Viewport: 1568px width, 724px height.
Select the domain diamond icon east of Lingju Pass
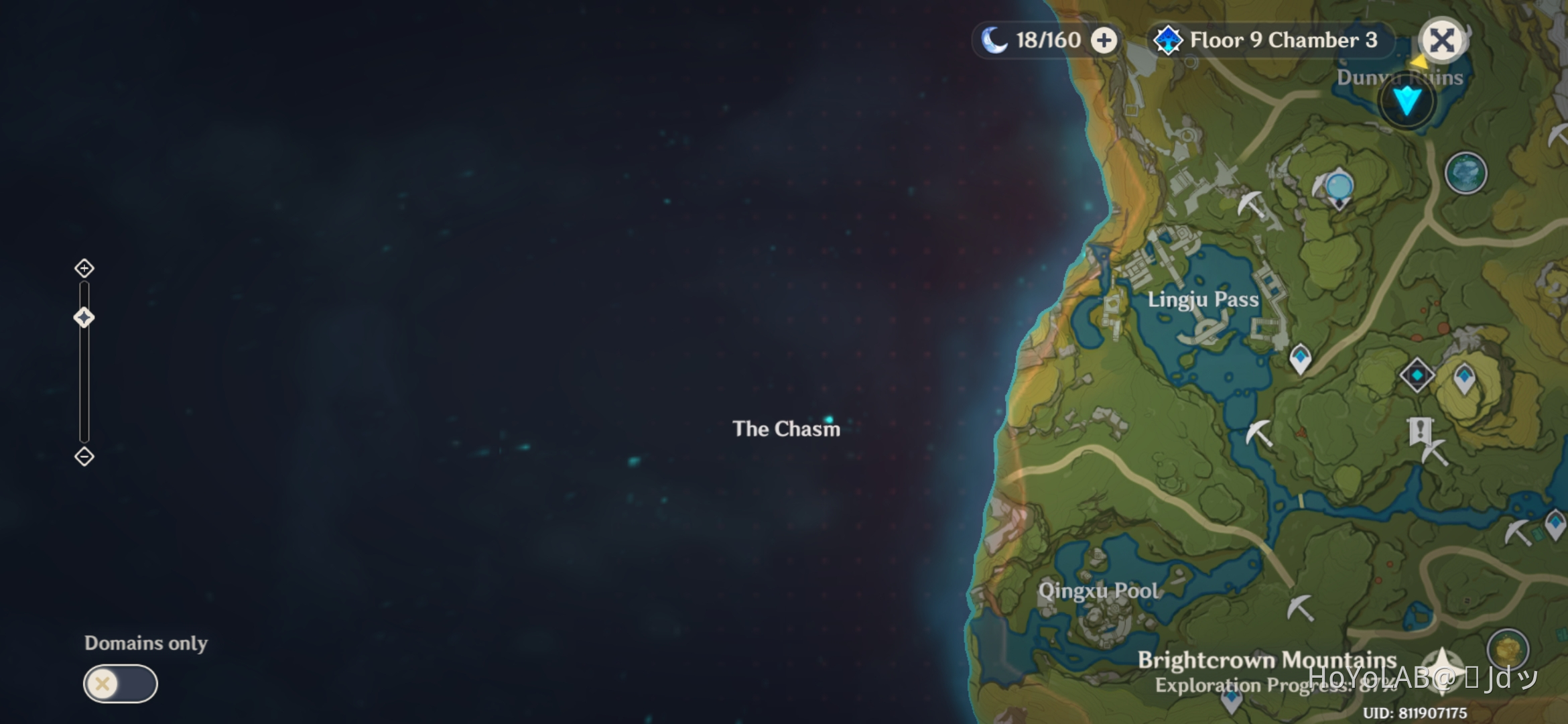1417,375
